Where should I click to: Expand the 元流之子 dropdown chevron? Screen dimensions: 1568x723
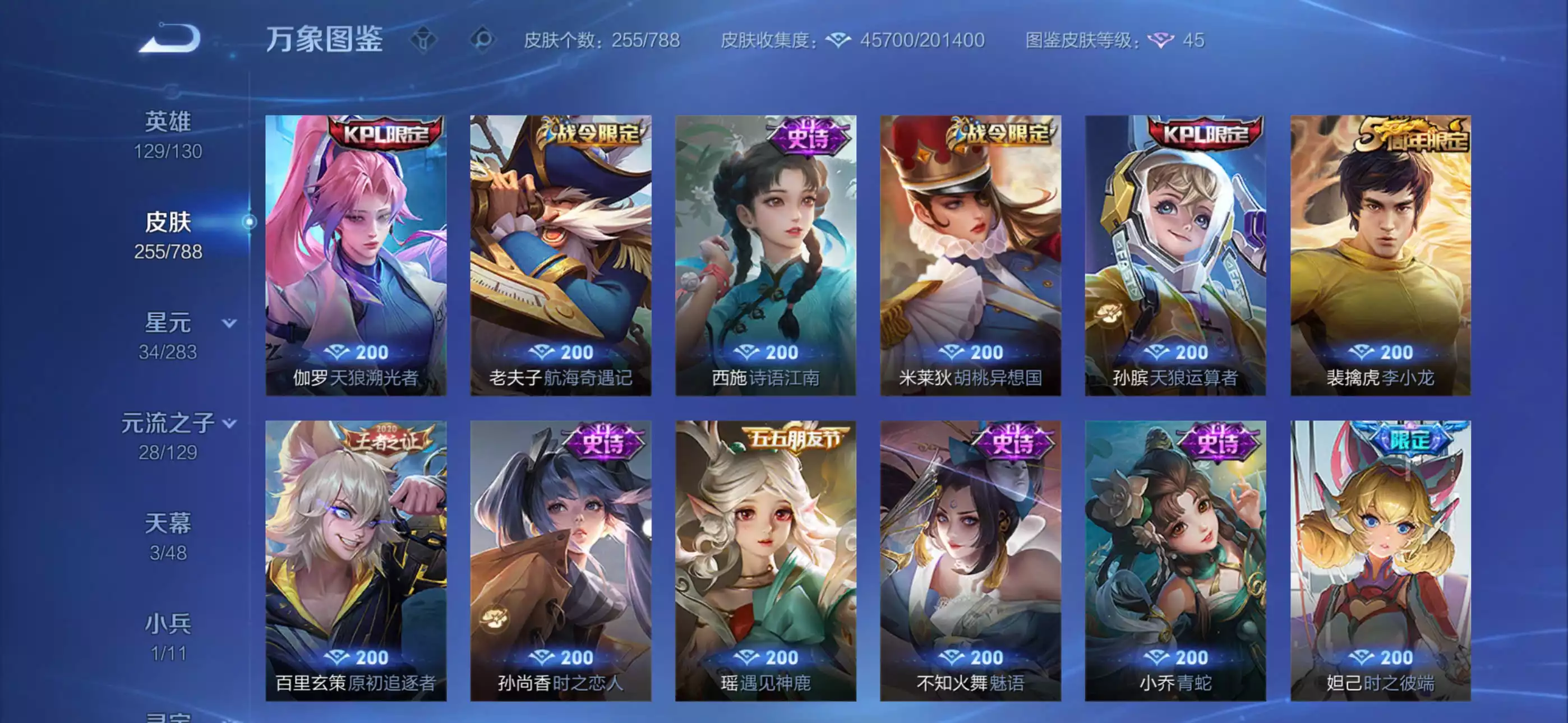[x=230, y=423]
